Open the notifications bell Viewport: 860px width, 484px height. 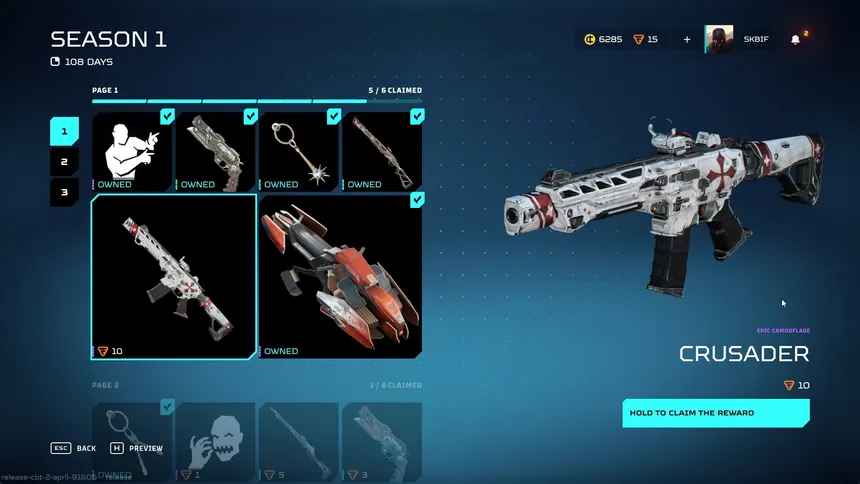pos(796,40)
